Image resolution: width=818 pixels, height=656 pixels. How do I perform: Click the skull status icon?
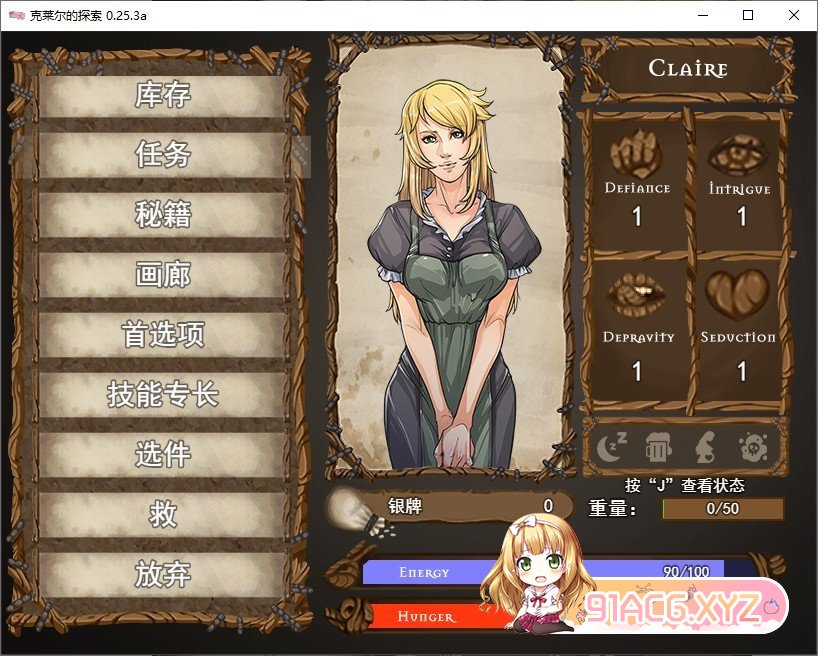pos(751,446)
